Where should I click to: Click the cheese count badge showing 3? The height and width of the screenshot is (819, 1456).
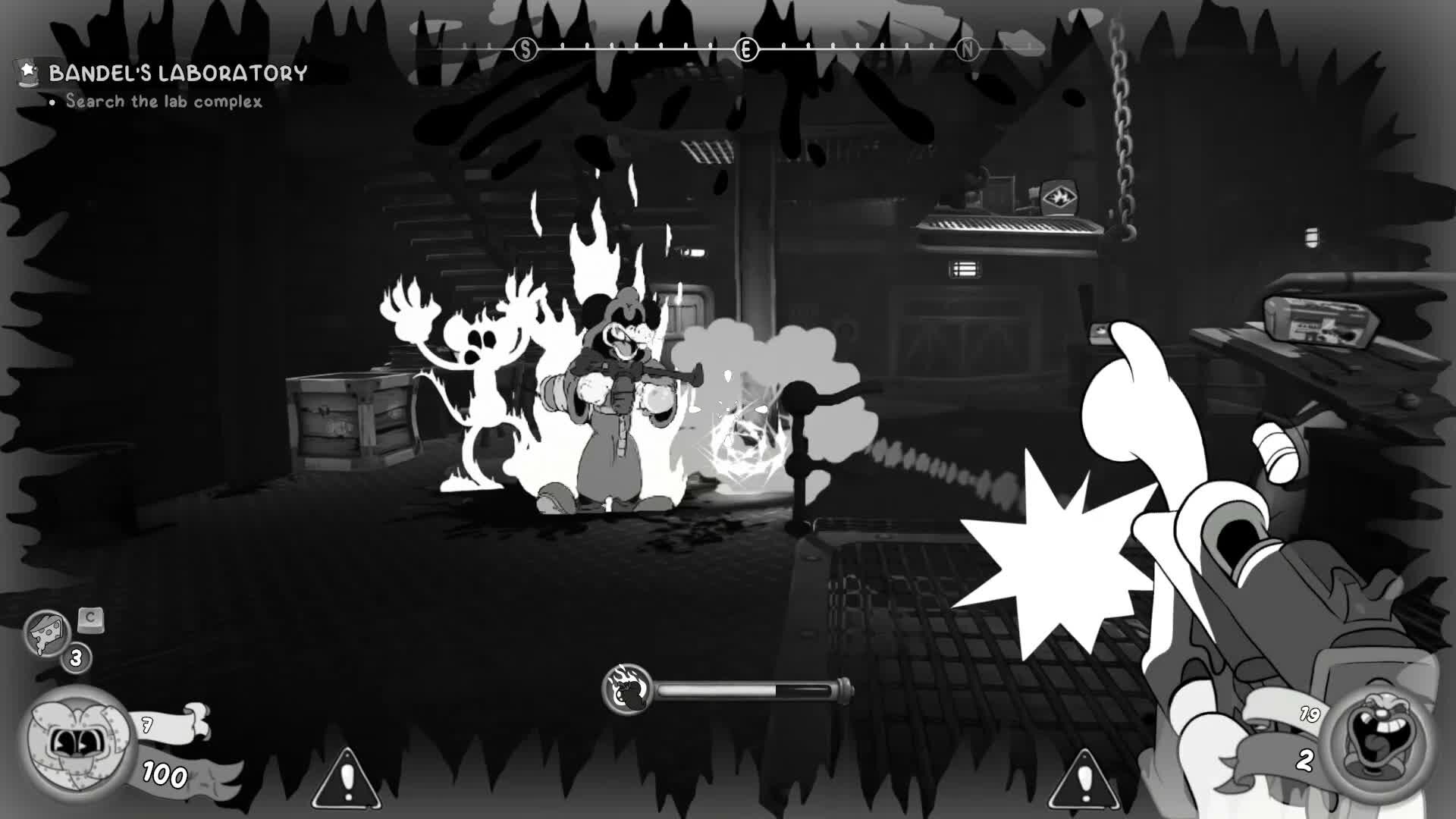click(x=74, y=657)
